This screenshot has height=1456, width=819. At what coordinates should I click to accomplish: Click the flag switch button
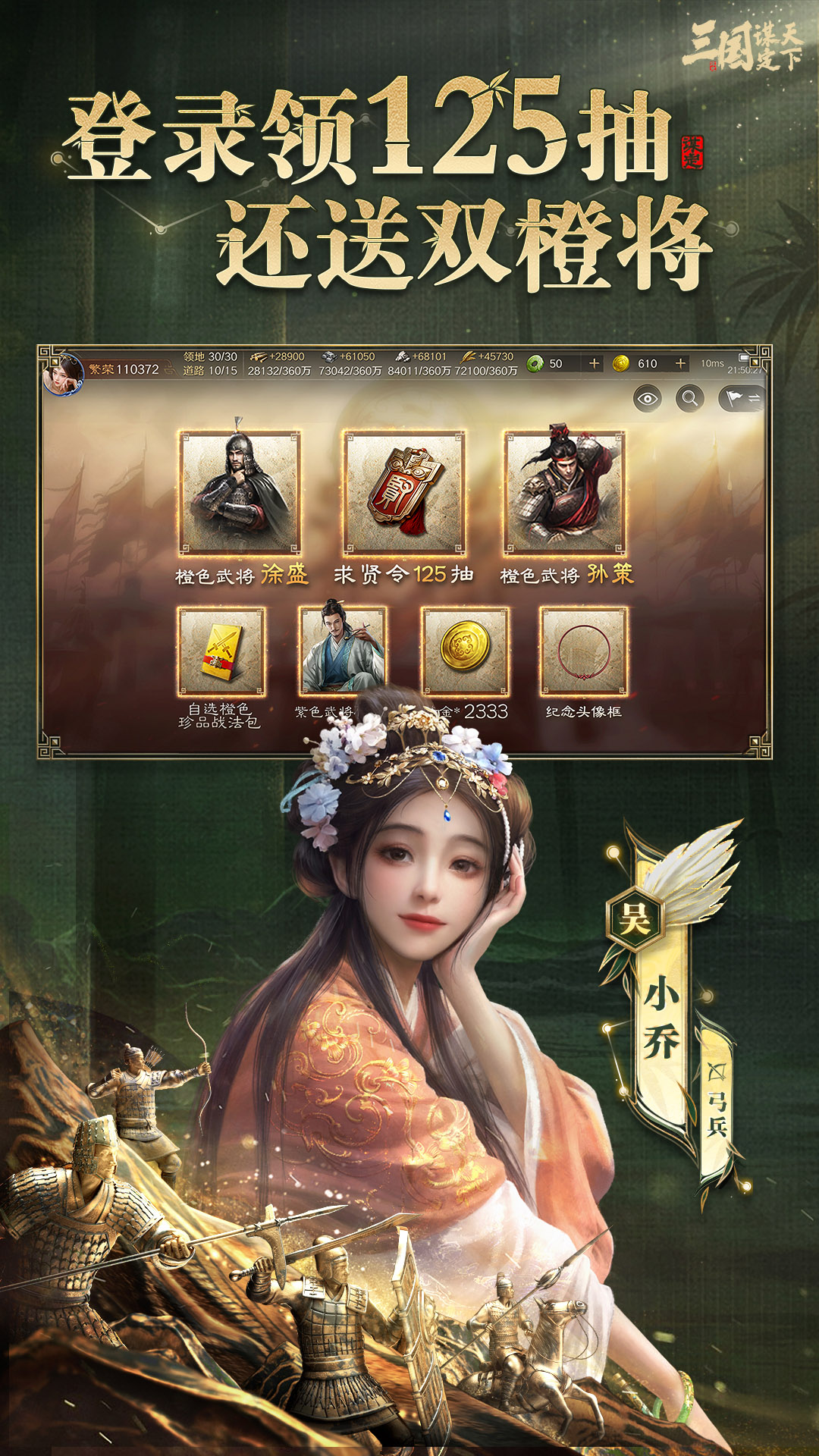click(741, 398)
